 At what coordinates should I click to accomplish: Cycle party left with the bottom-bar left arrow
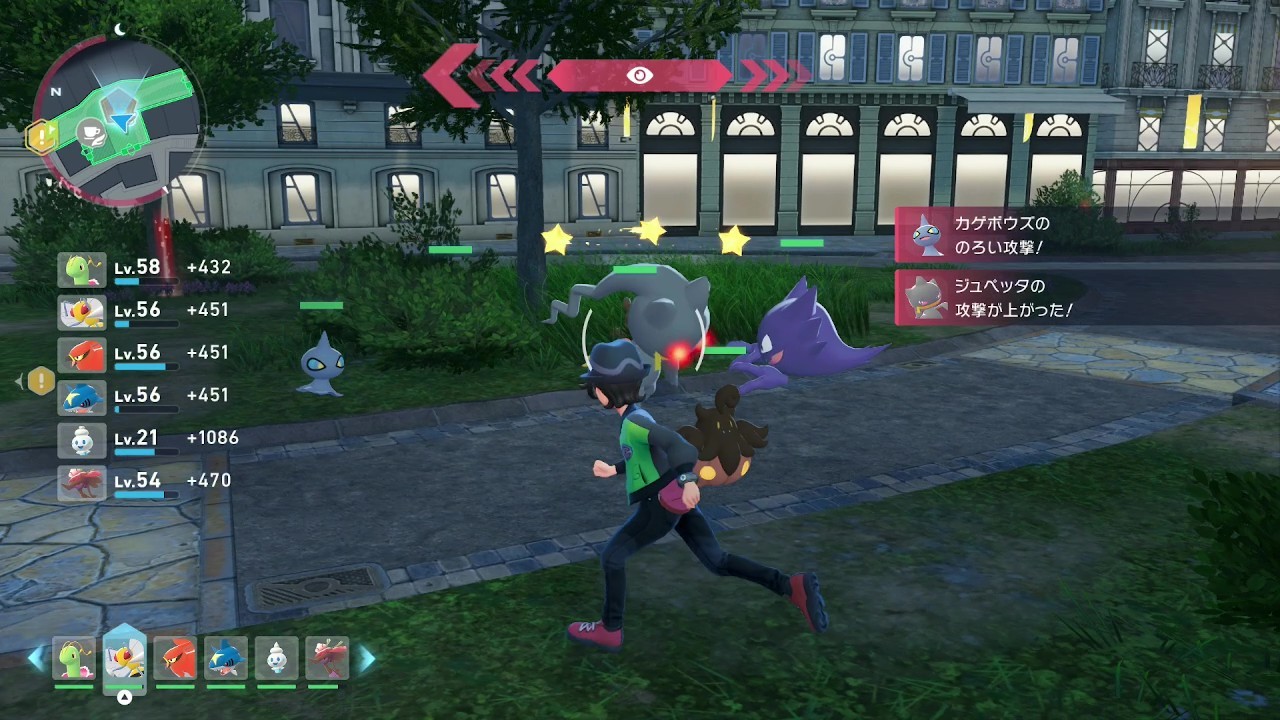click(x=37, y=658)
